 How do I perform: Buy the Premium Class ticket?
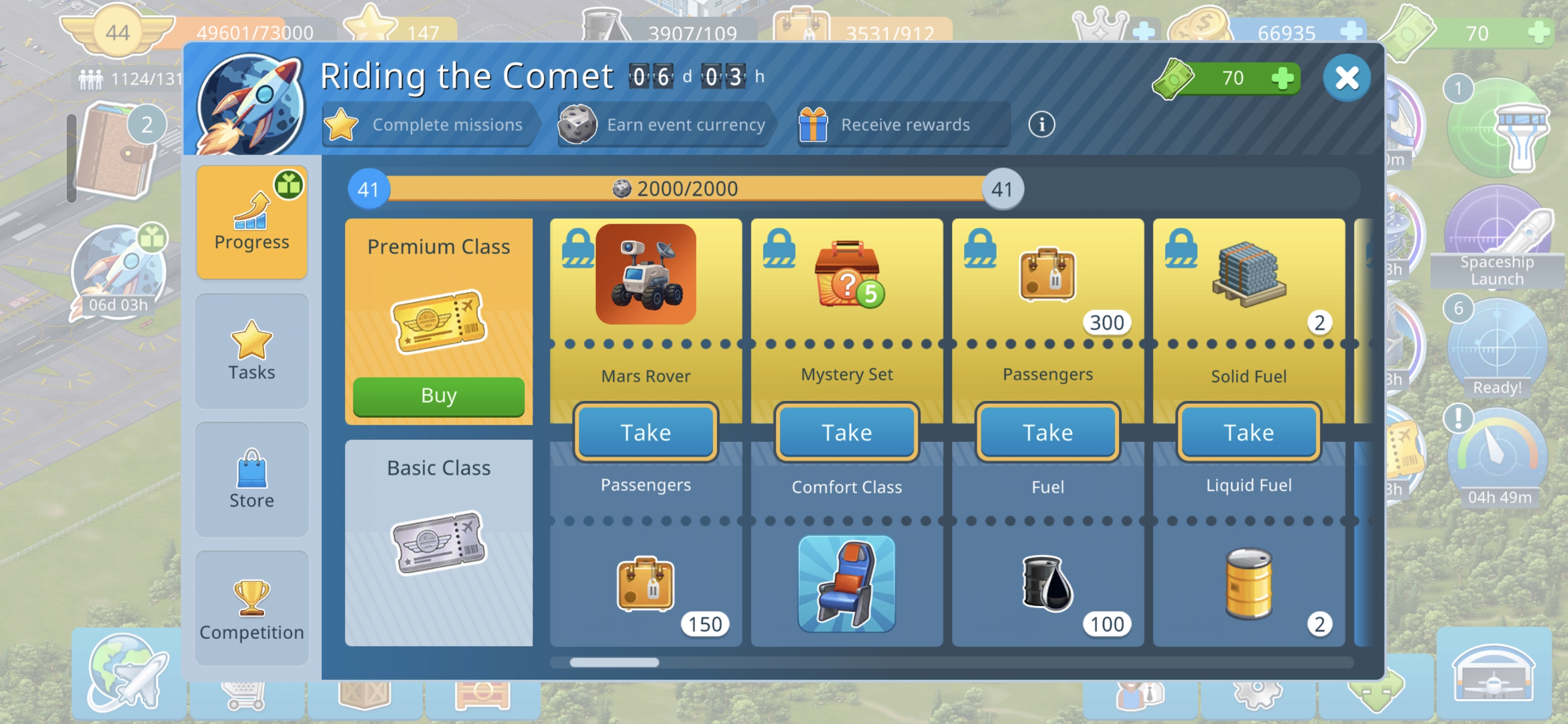(x=438, y=396)
